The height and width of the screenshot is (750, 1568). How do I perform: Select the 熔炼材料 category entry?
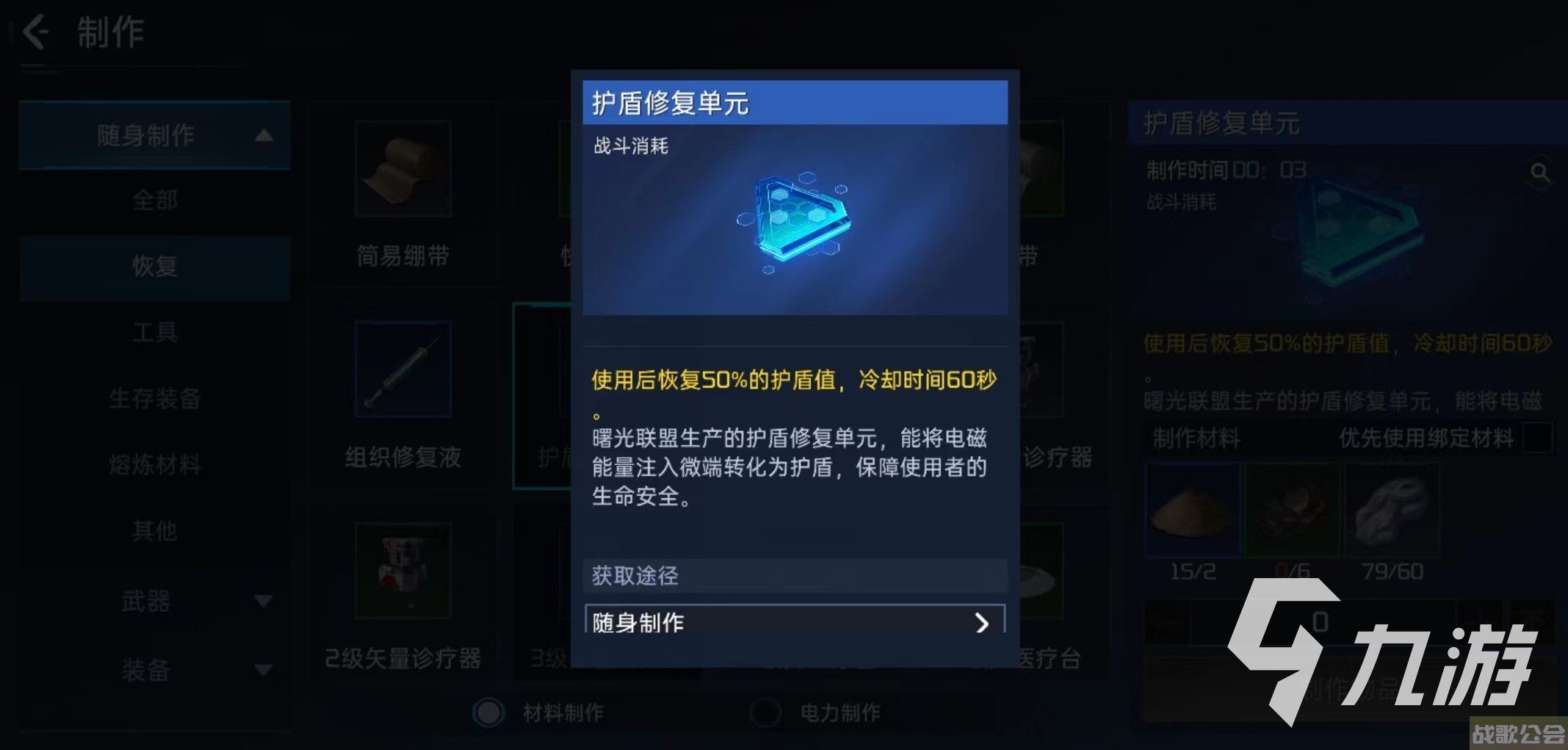(154, 465)
